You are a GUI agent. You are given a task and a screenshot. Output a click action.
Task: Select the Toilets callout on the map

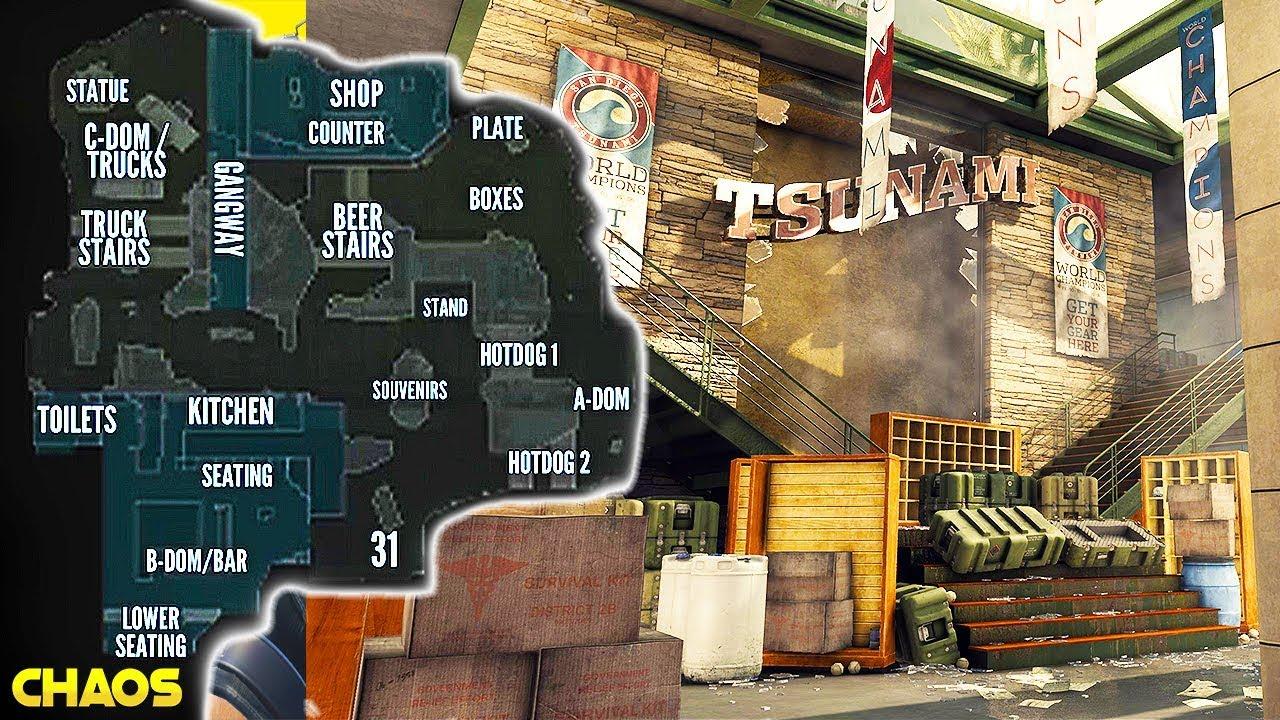(x=76, y=419)
